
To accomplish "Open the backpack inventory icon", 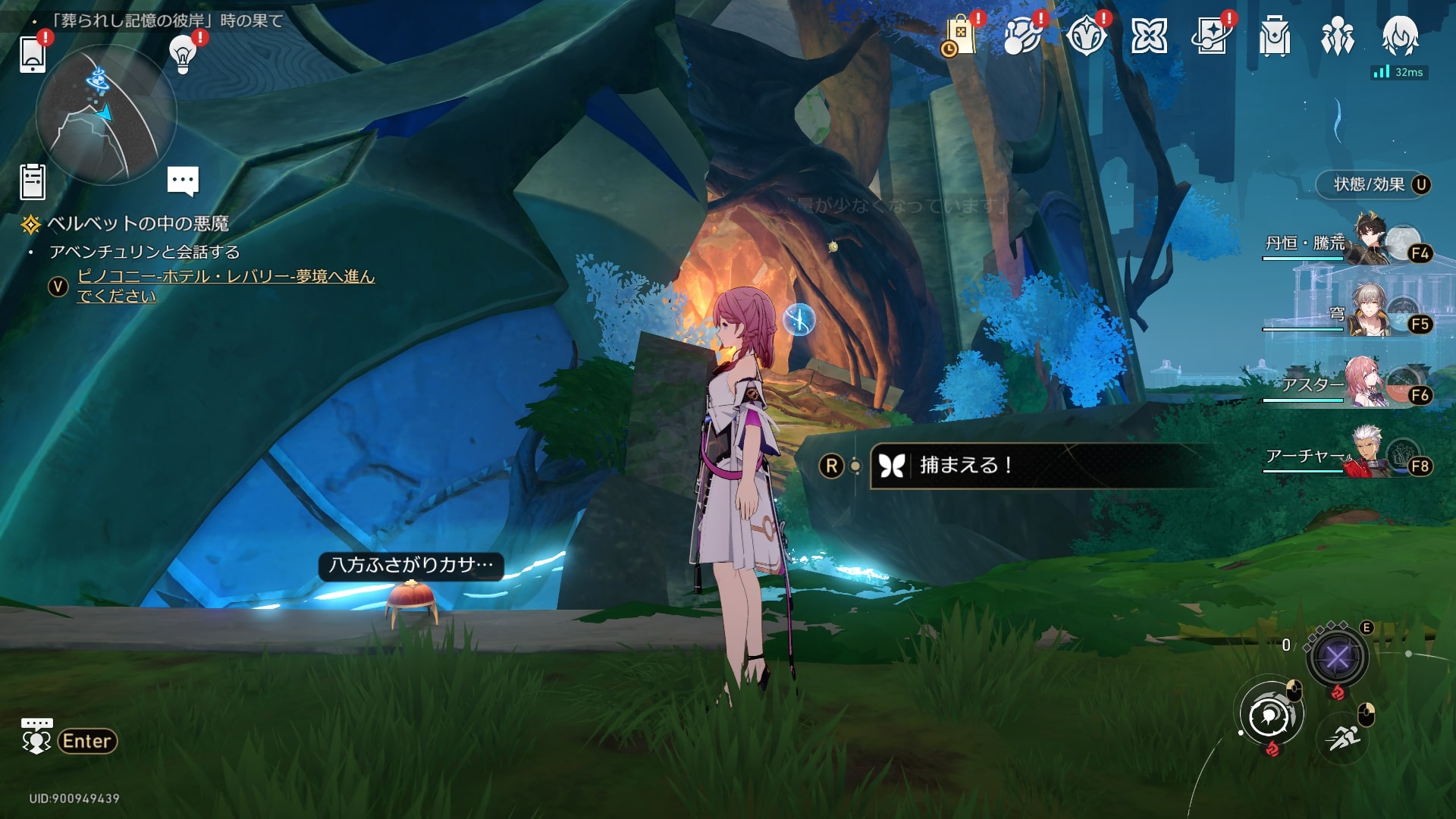I will coord(1274,36).
